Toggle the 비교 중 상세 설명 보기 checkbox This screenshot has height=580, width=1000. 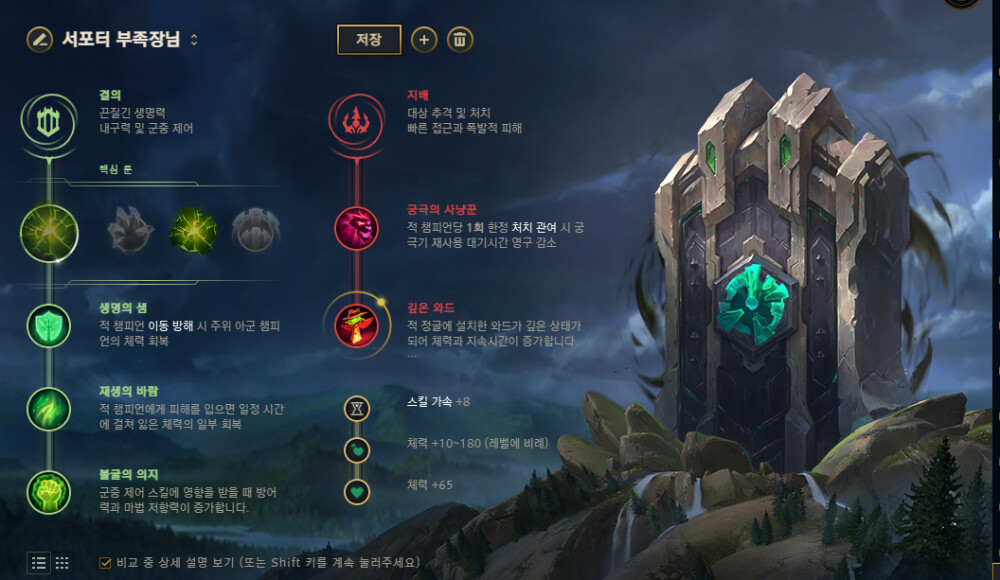pos(105,562)
